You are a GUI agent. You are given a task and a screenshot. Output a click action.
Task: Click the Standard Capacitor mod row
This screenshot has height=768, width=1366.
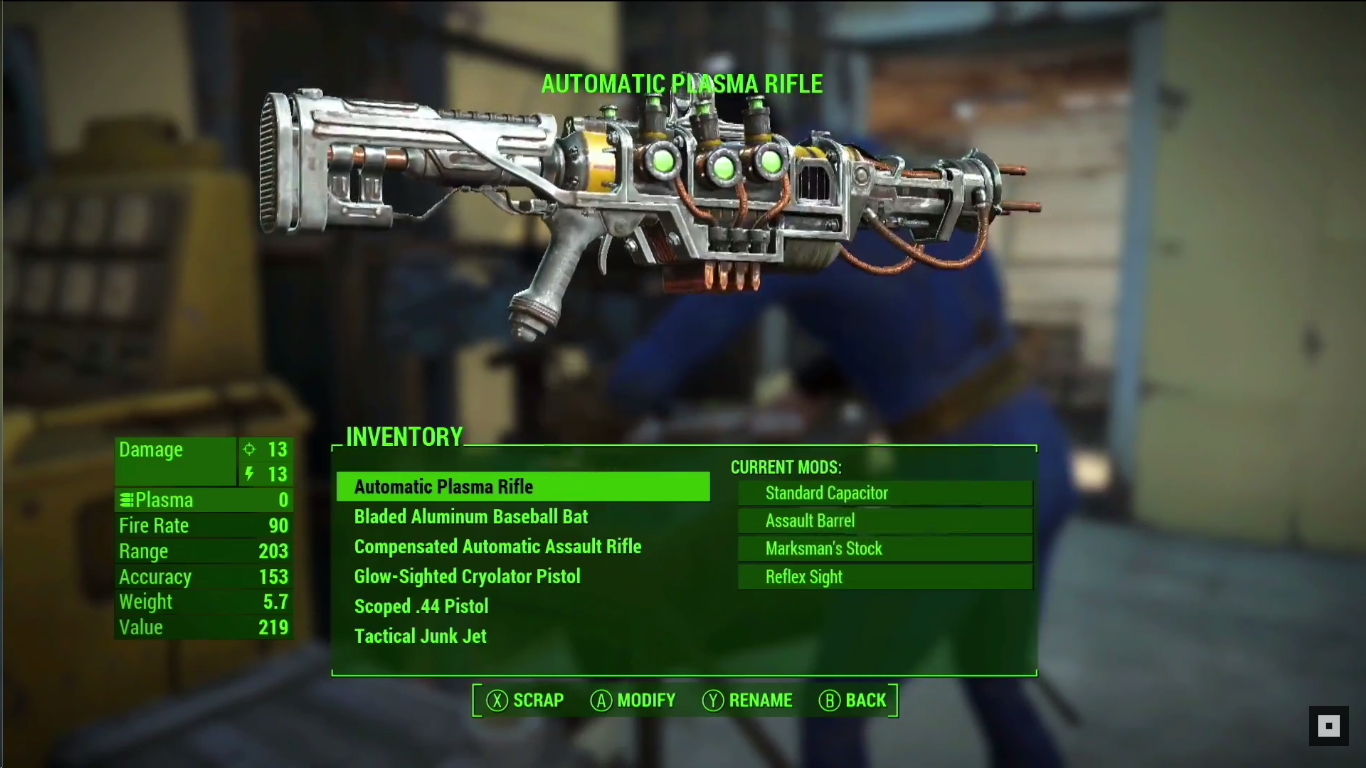[884, 493]
